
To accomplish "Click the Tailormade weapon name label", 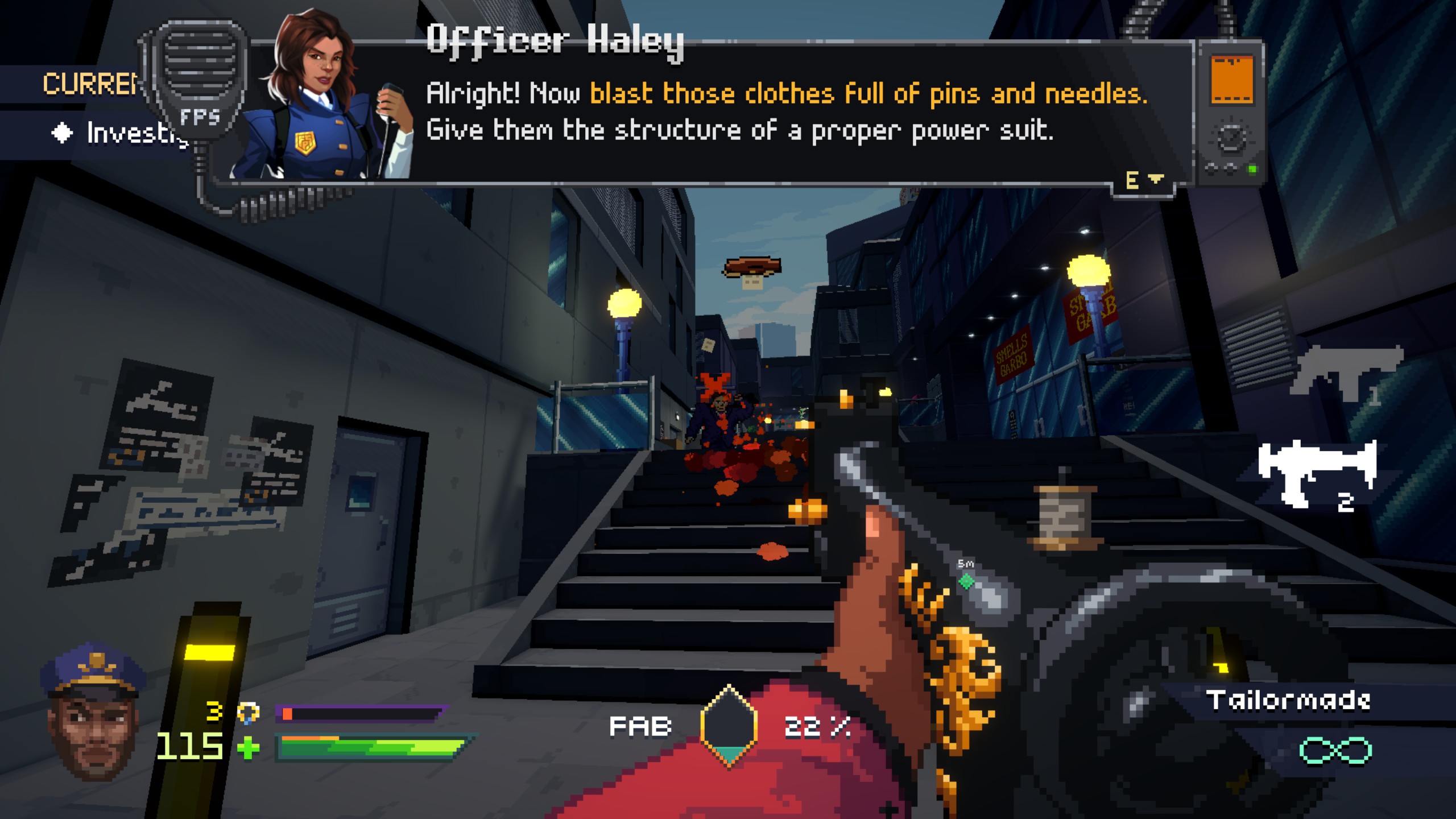I will (1288, 700).
